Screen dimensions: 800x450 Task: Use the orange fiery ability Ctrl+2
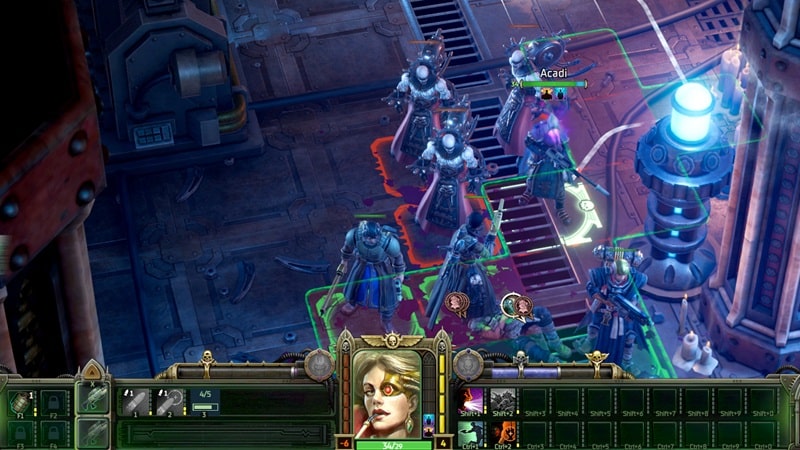click(503, 433)
